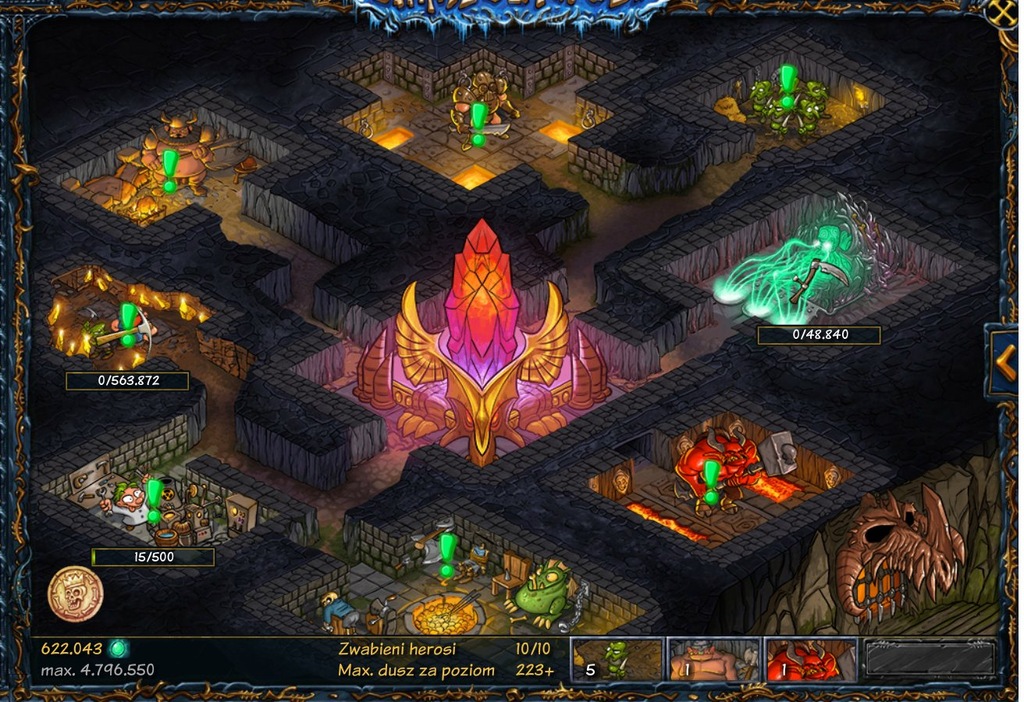Select the goblin unit slot showing 5

(616, 661)
